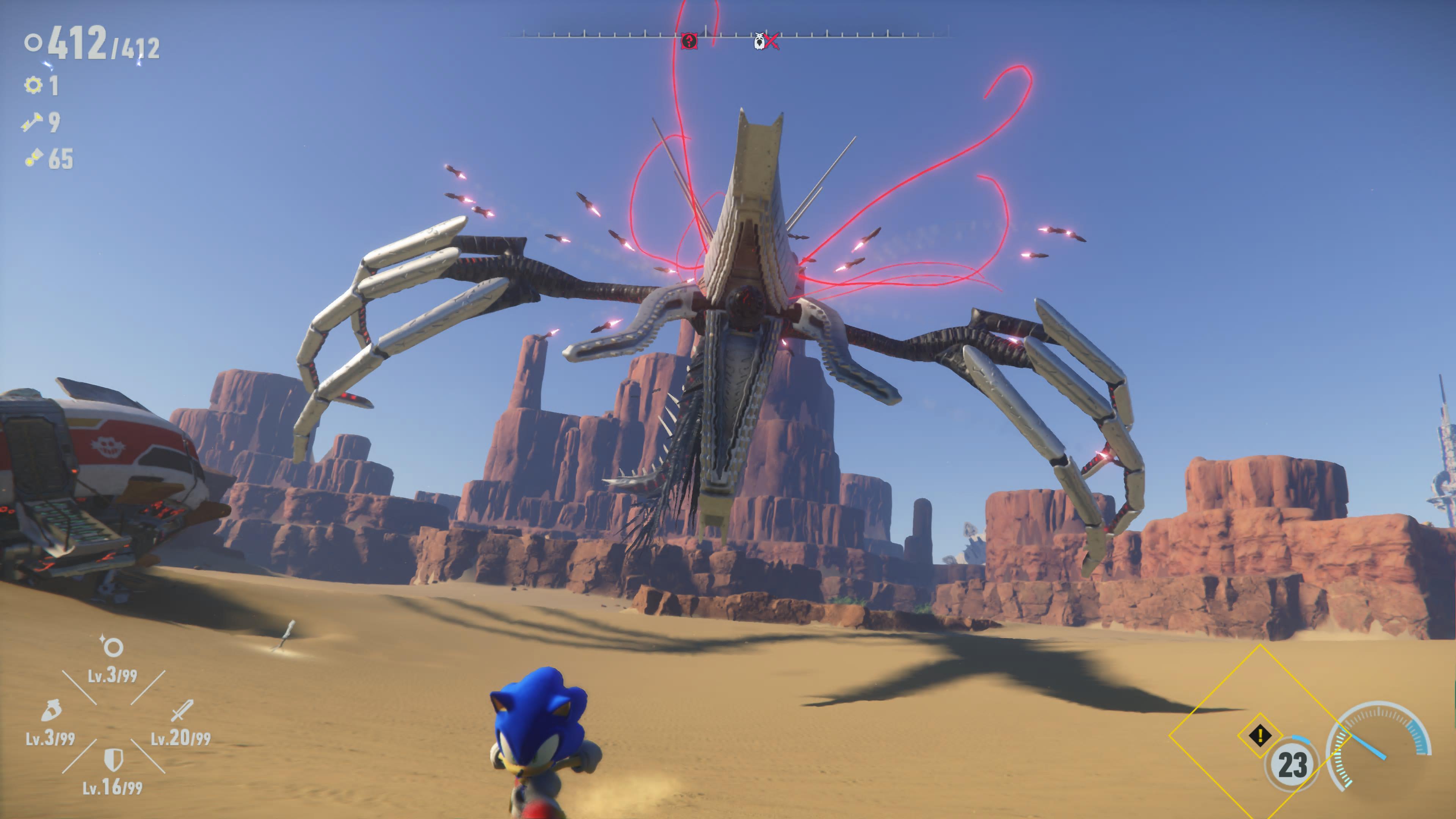The width and height of the screenshot is (1456, 819).
Task: Select the shield defense level icon
Action: click(114, 759)
